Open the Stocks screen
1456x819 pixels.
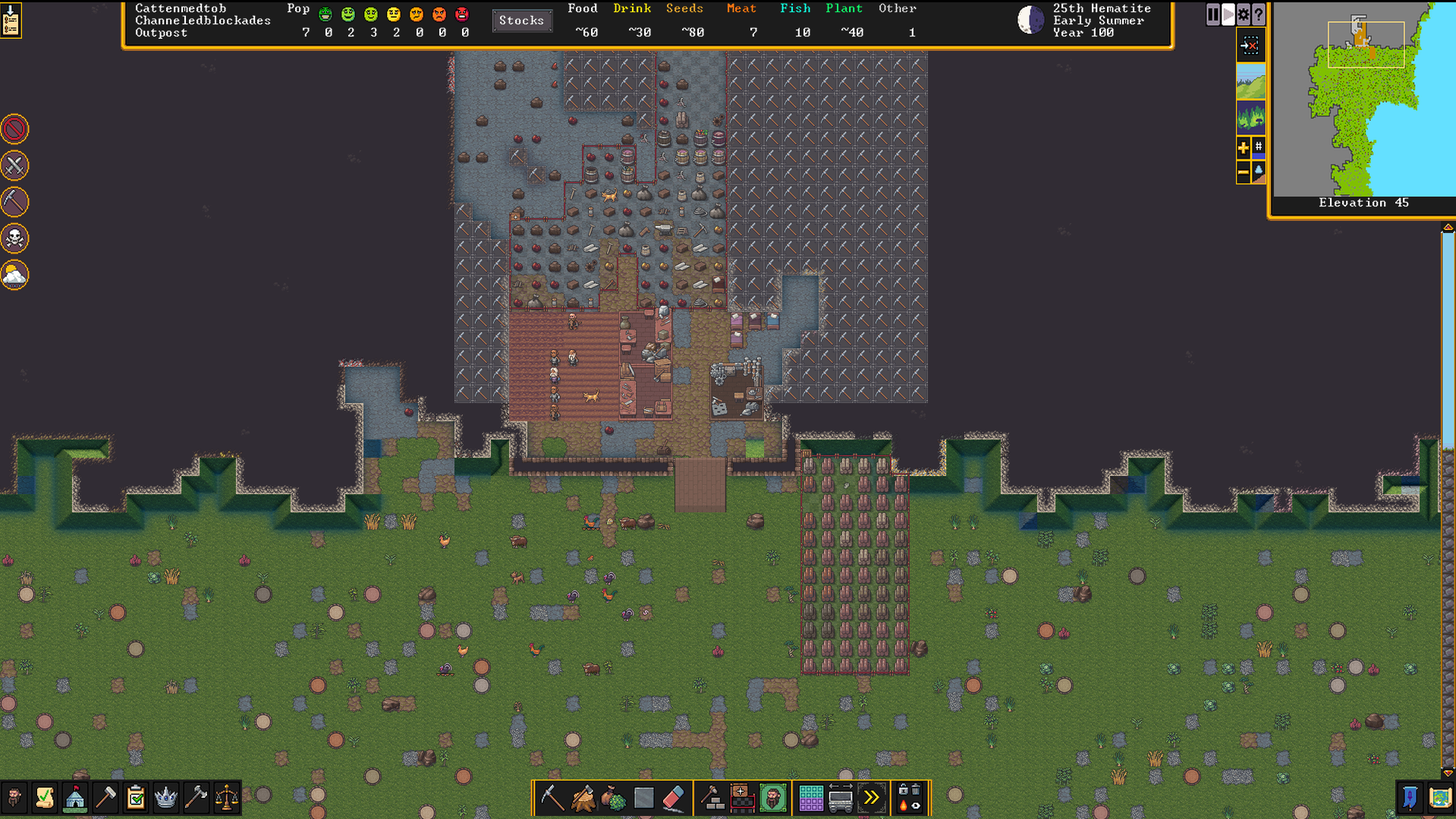[x=521, y=20]
